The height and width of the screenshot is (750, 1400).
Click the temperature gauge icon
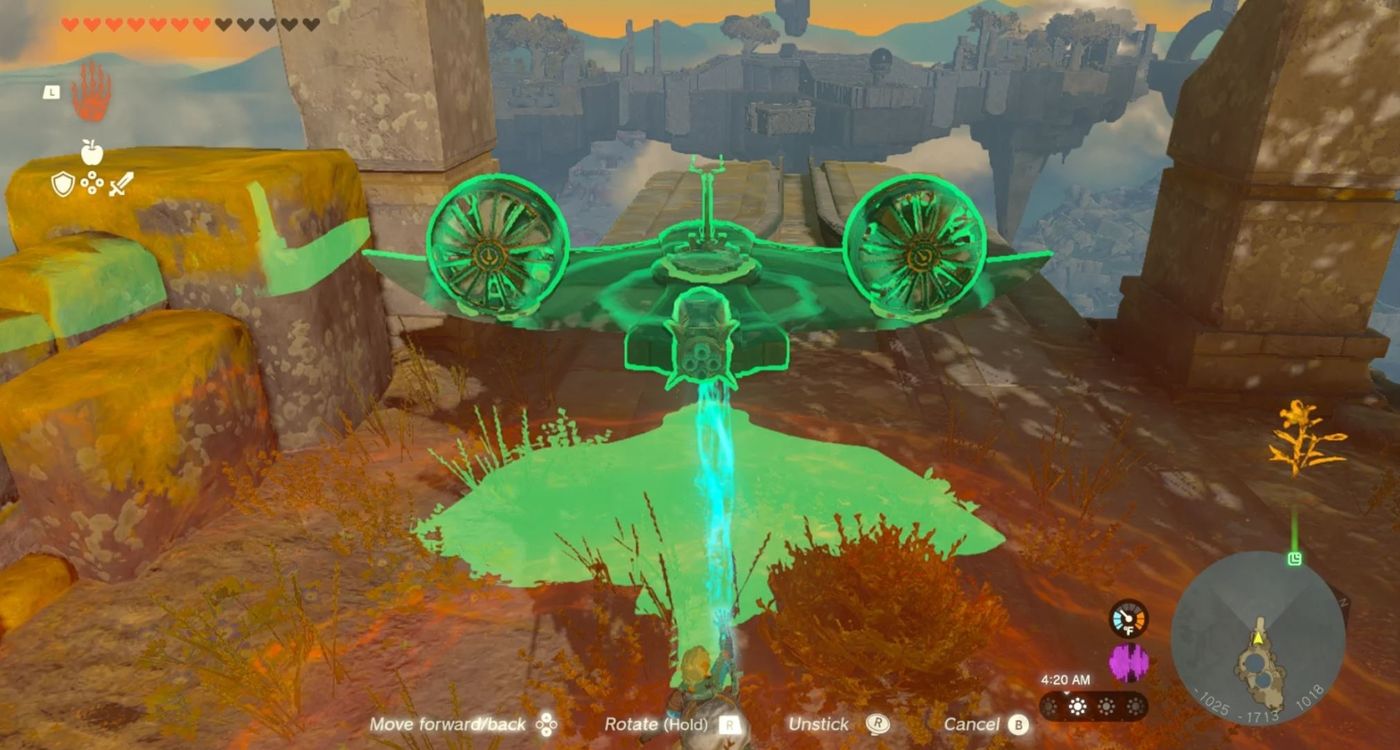pos(1129,618)
